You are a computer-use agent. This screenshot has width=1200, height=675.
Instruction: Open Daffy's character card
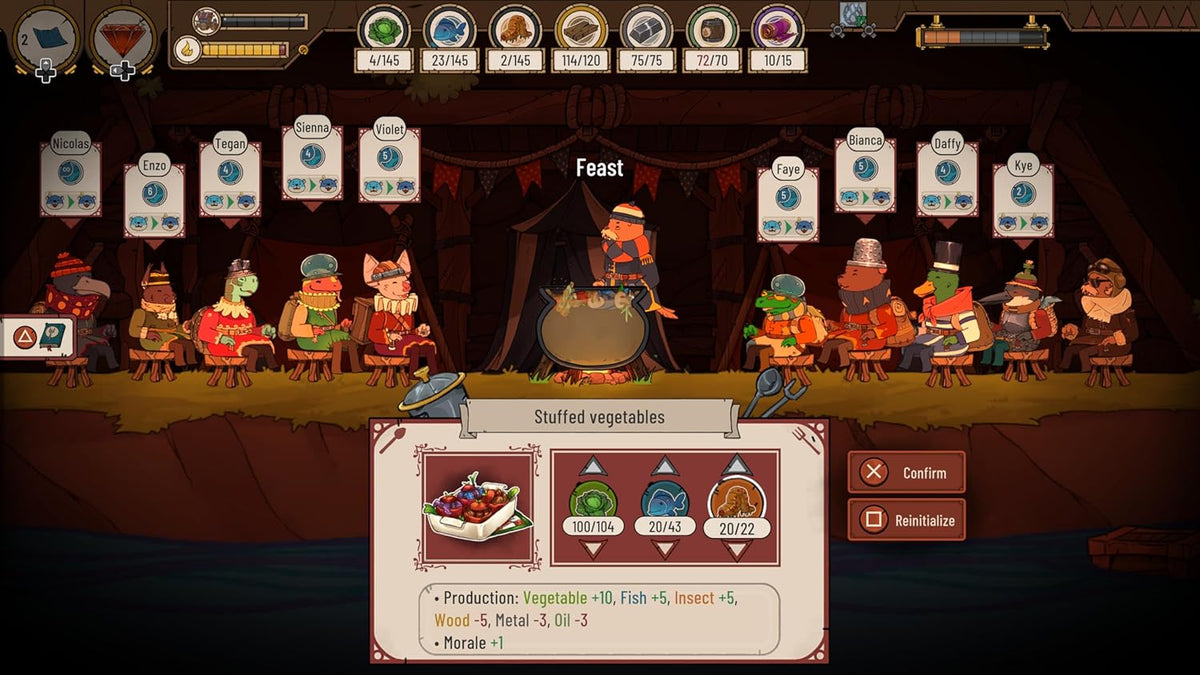pos(947,178)
